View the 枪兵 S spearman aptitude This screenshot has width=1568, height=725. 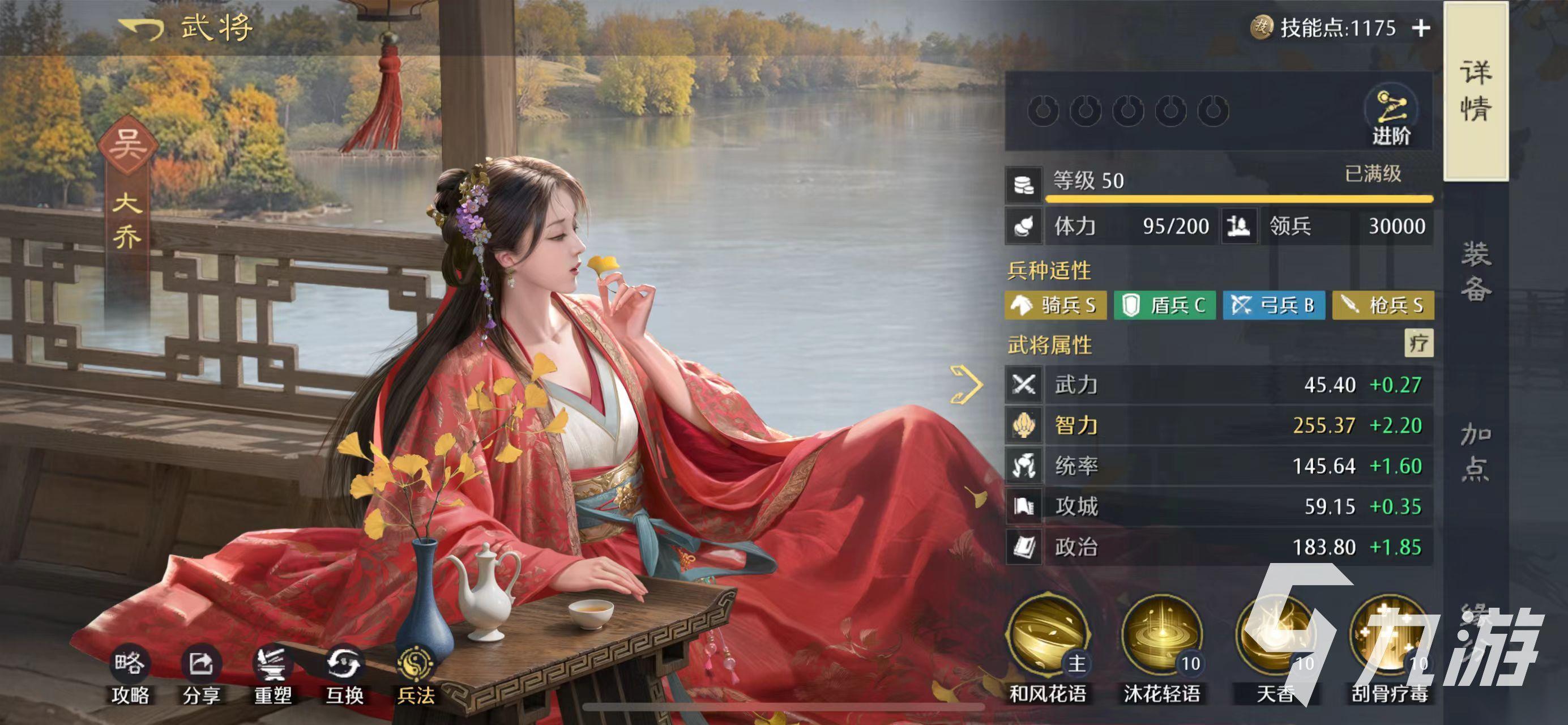pyautogui.click(x=1383, y=305)
